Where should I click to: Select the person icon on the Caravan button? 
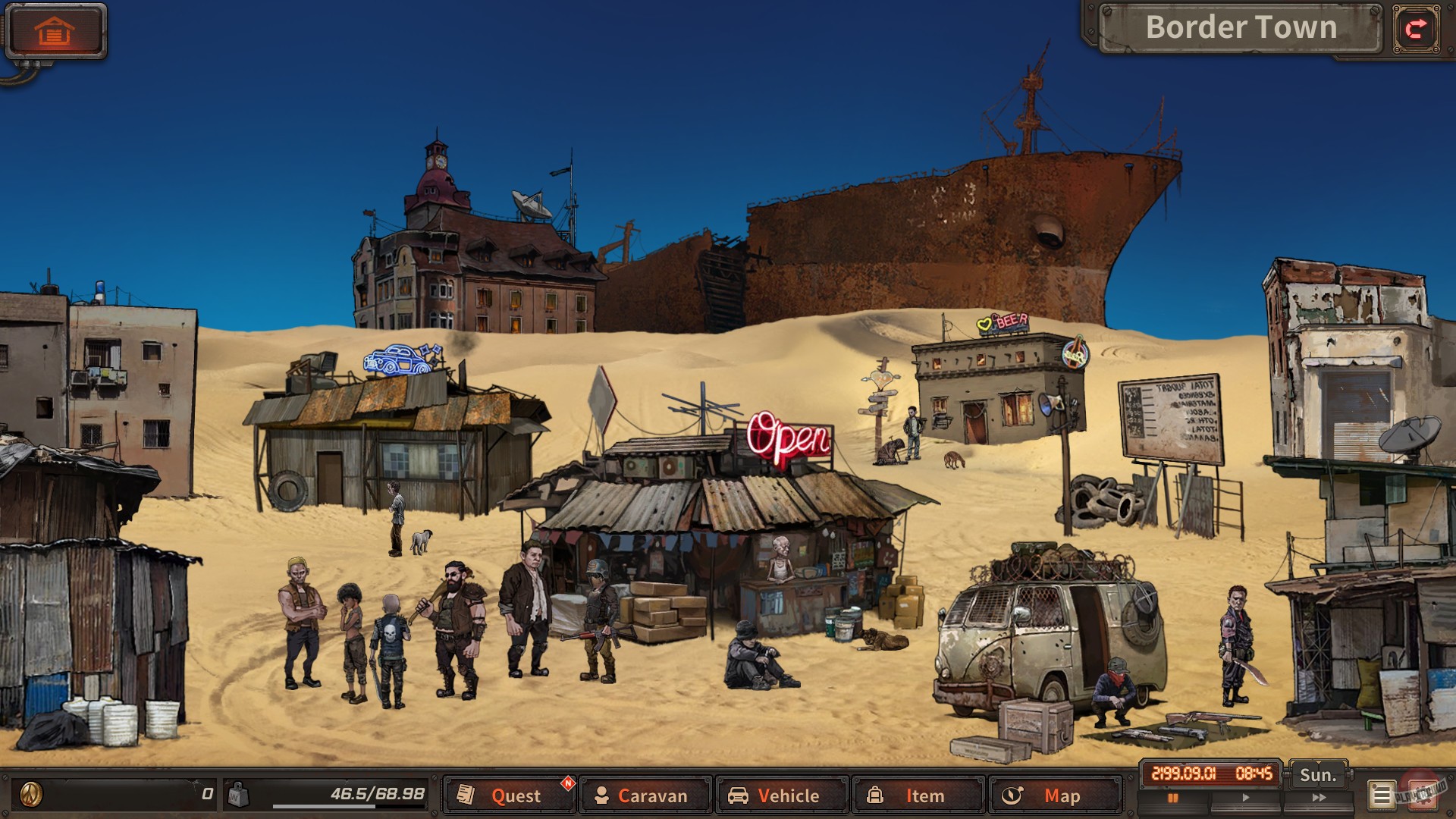point(603,796)
